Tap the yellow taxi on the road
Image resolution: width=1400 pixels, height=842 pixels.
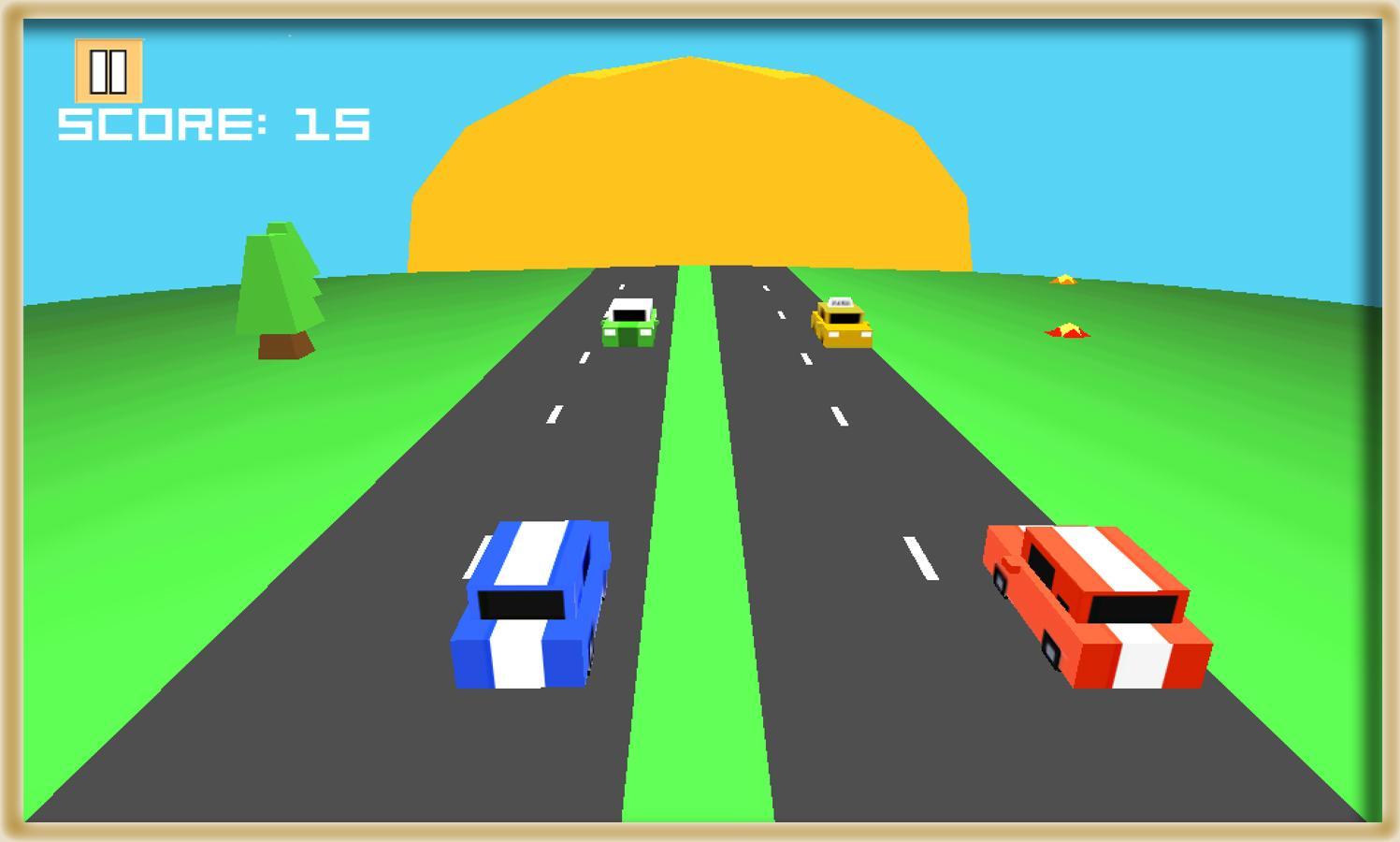[x=843, y=323]
